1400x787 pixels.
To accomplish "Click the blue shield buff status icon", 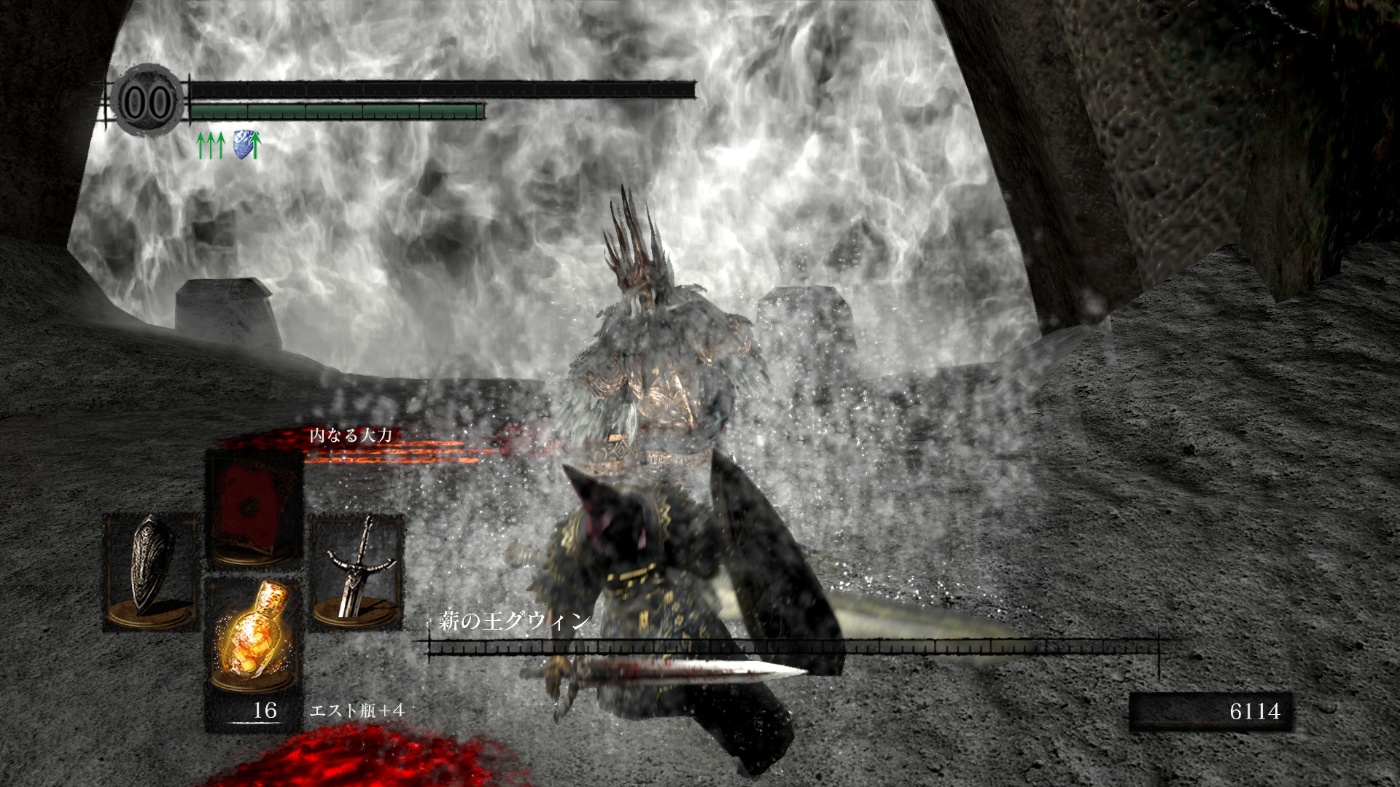I will [x=240, y=145].
